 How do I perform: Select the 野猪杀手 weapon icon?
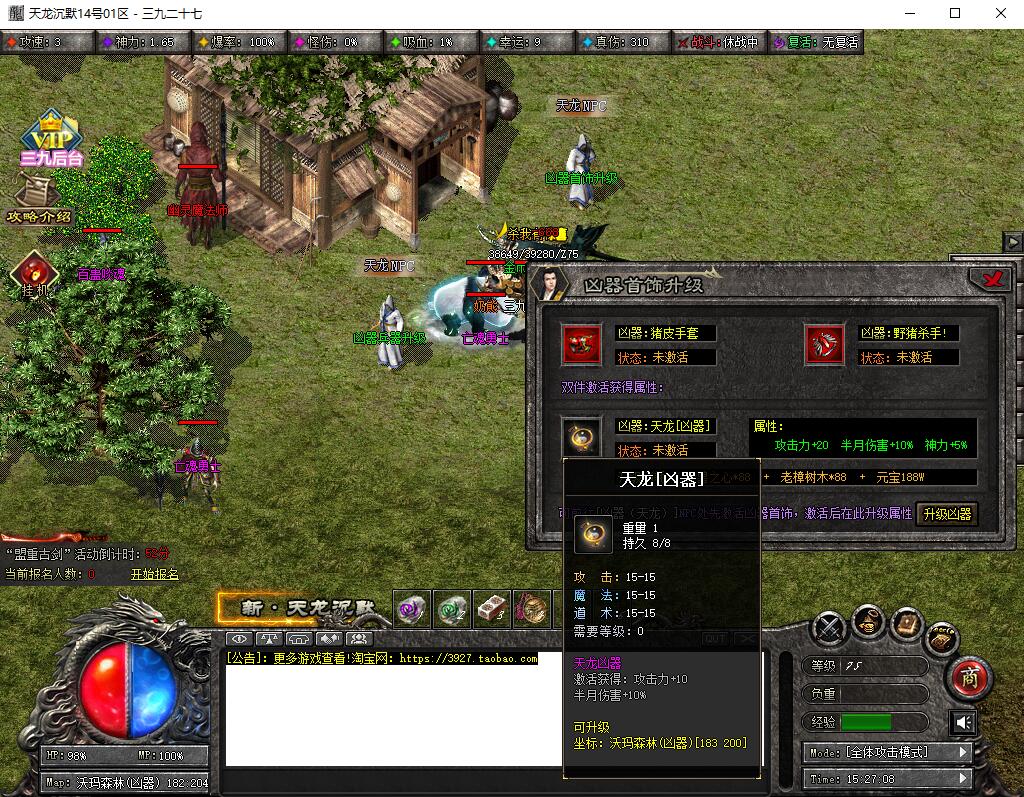pyautogui.click(x=824, y=344)
